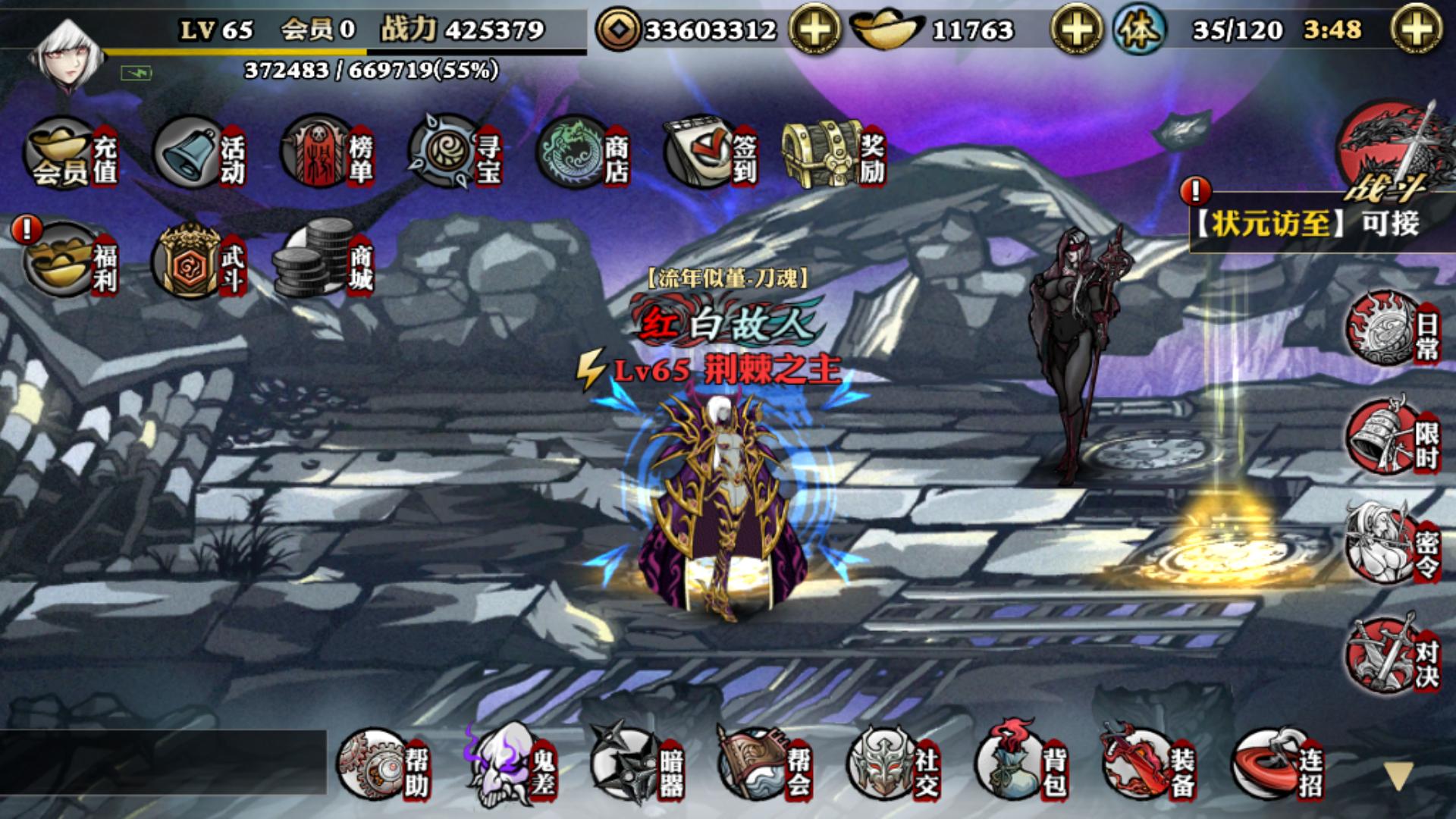1456x819 pixels.
Task: Open the 福利 welfare icon
Action: (x=72, y=260)
